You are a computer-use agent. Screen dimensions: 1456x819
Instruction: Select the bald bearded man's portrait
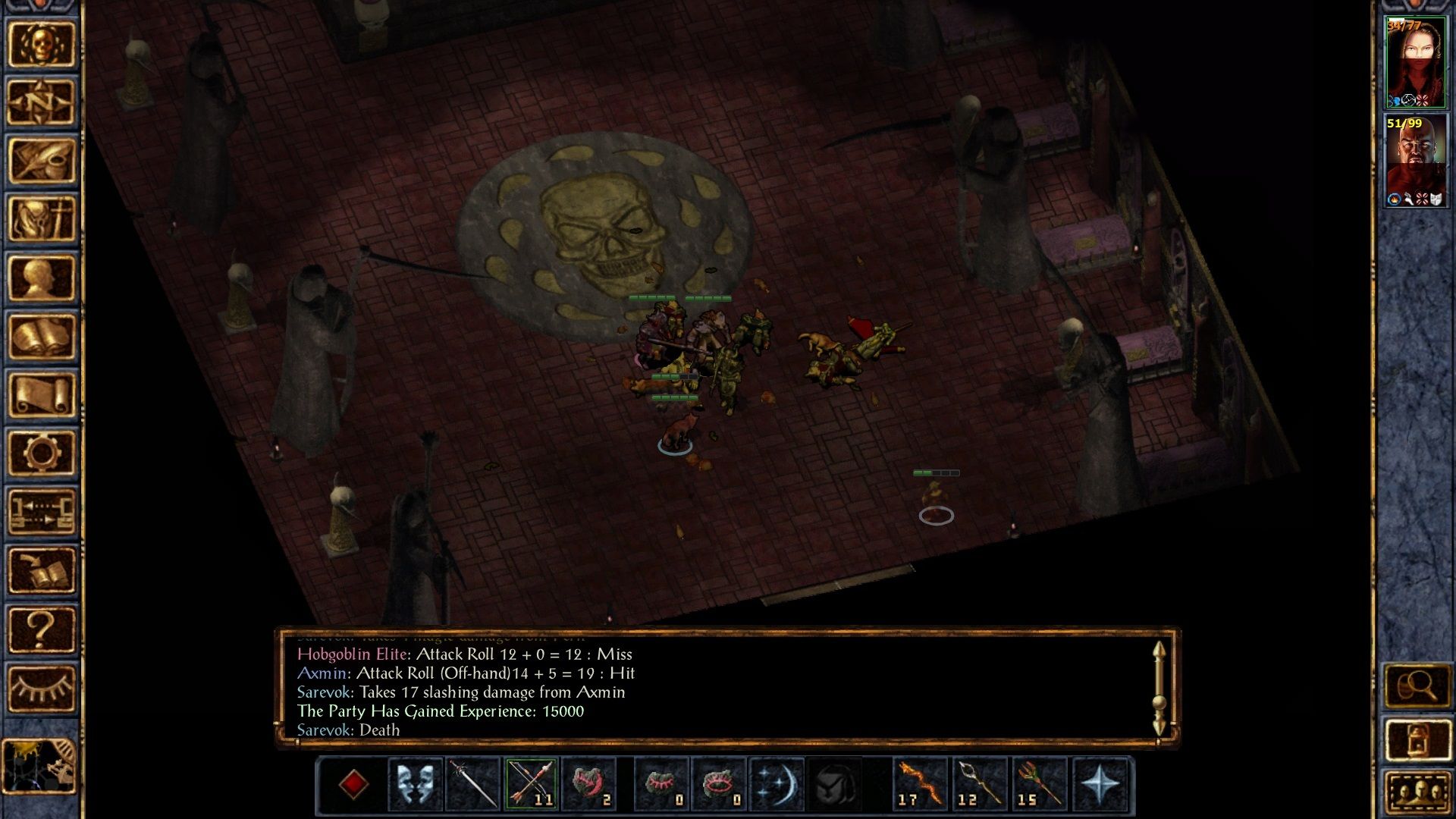point(1415,161)
